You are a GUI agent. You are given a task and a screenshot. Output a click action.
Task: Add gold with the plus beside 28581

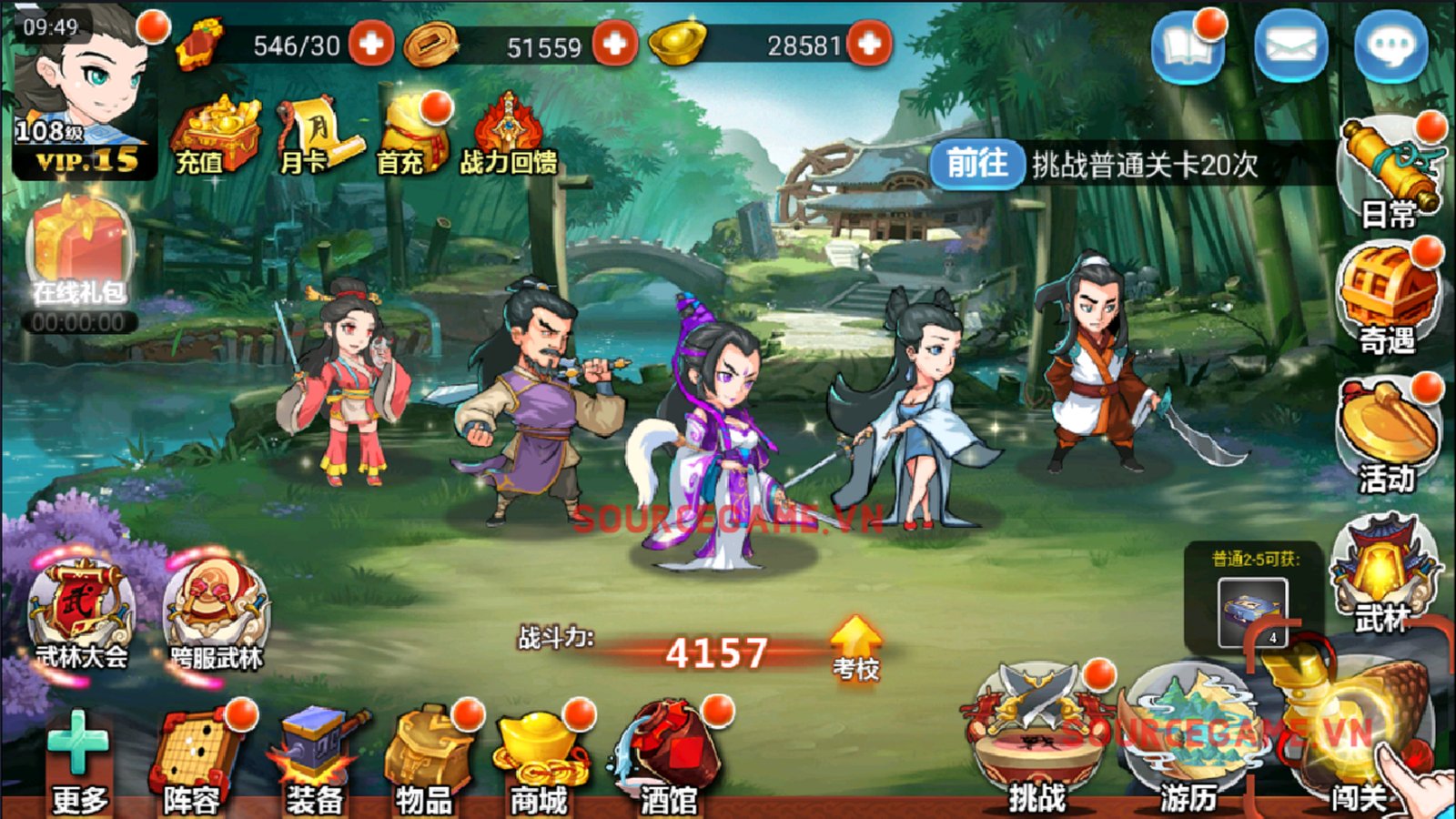point(869,43)
